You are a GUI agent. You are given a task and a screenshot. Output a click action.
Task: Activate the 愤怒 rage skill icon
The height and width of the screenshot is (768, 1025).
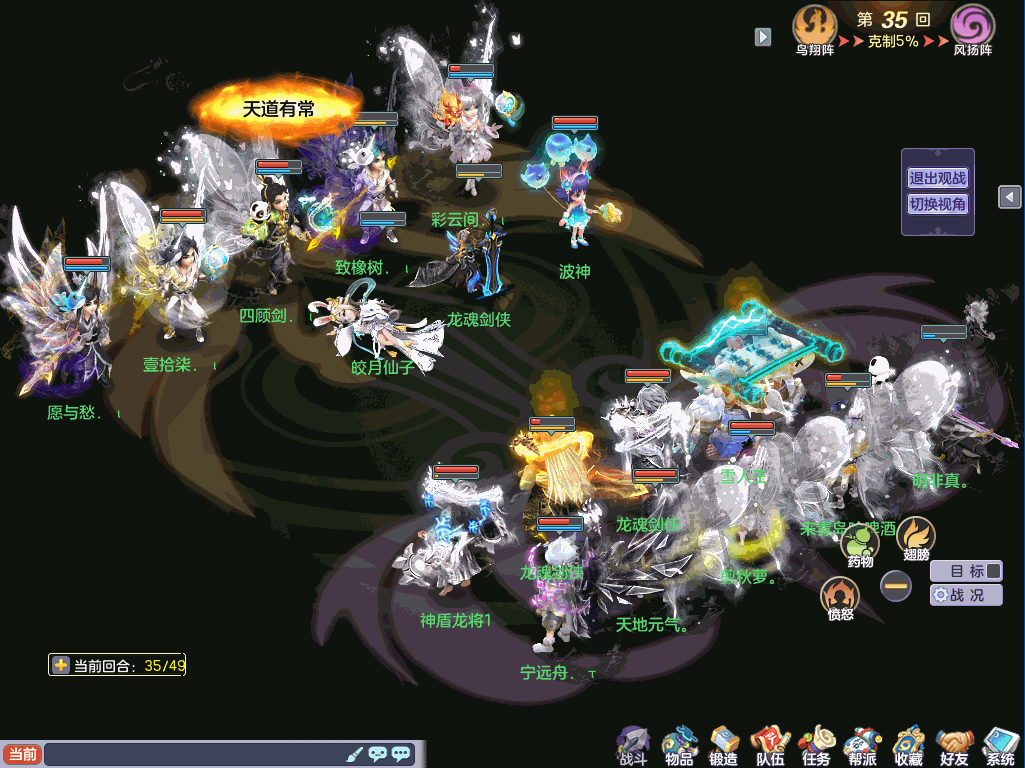click(840, 597)
